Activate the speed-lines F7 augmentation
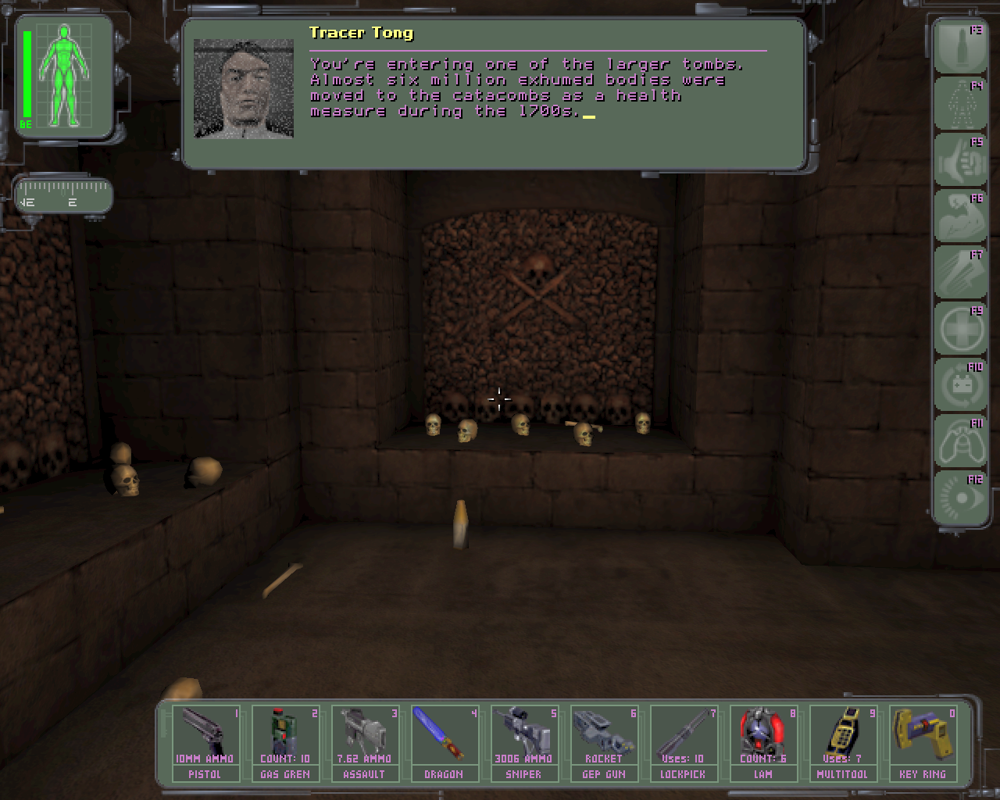Image resolution: width=1000 pixels, height=800 pixels. coord(960,272)
